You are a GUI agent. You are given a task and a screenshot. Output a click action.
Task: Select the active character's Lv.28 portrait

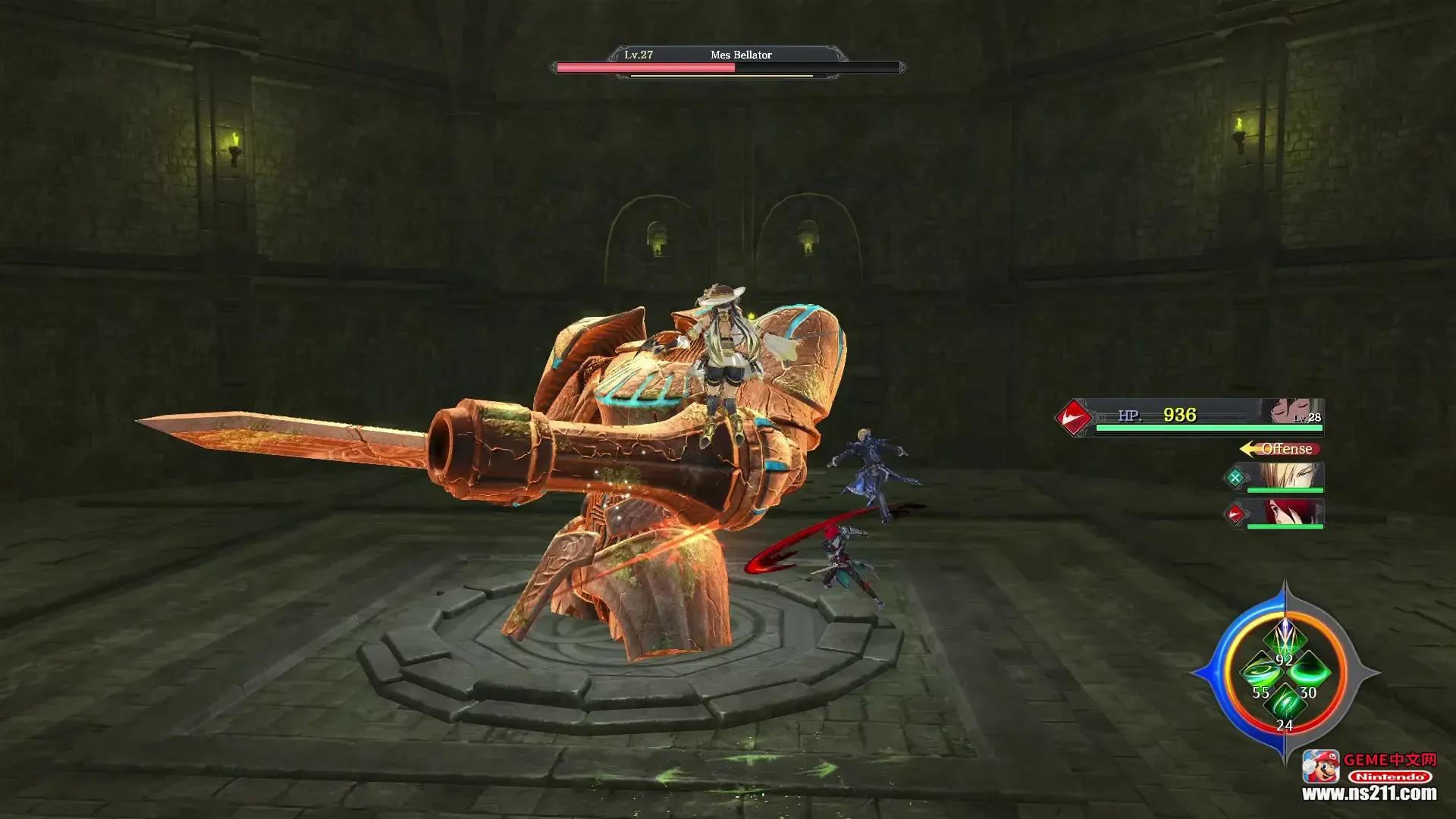click(x=1295, y=412)
